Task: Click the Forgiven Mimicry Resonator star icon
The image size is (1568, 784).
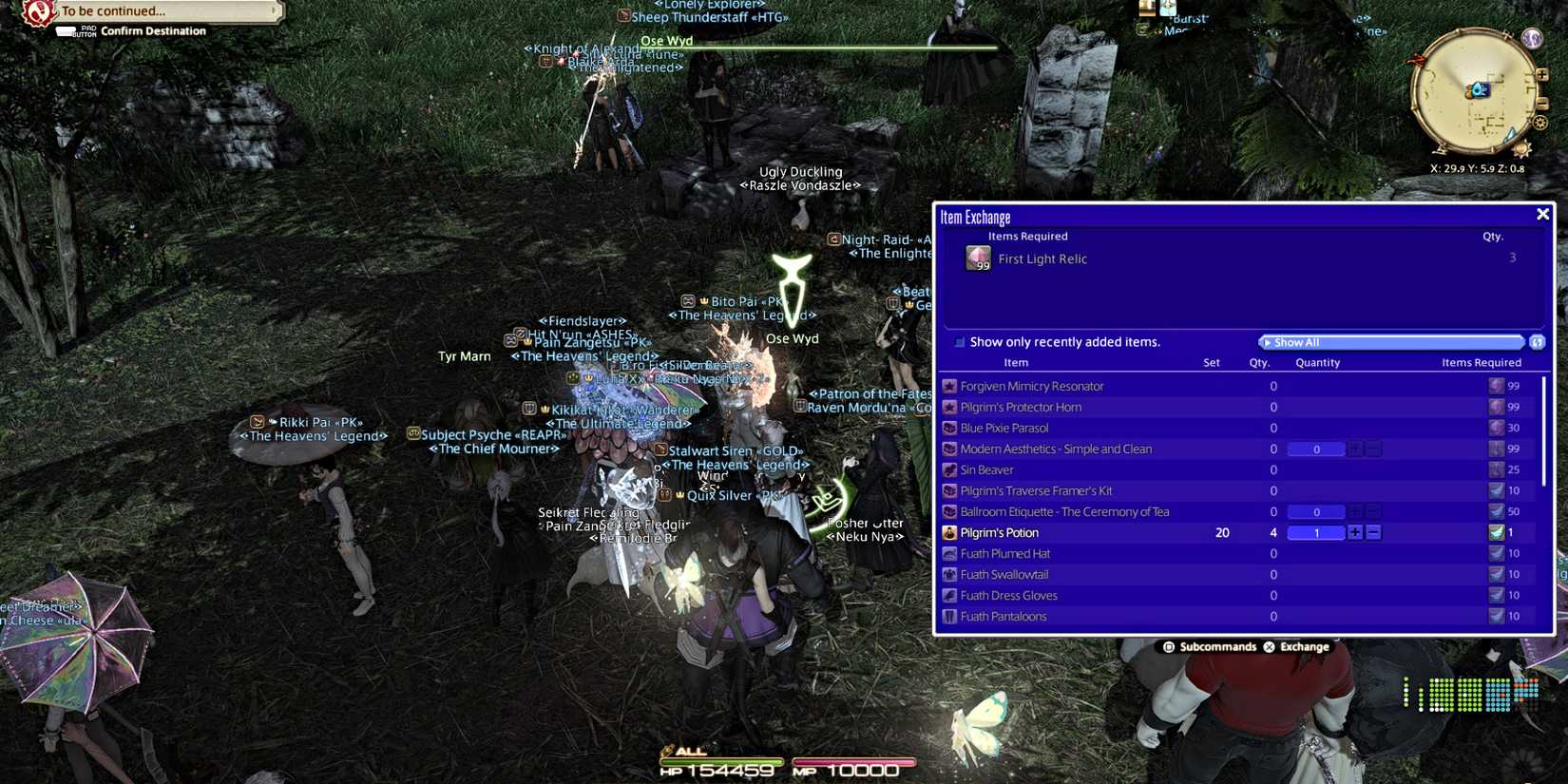Action: click(949, 385)
